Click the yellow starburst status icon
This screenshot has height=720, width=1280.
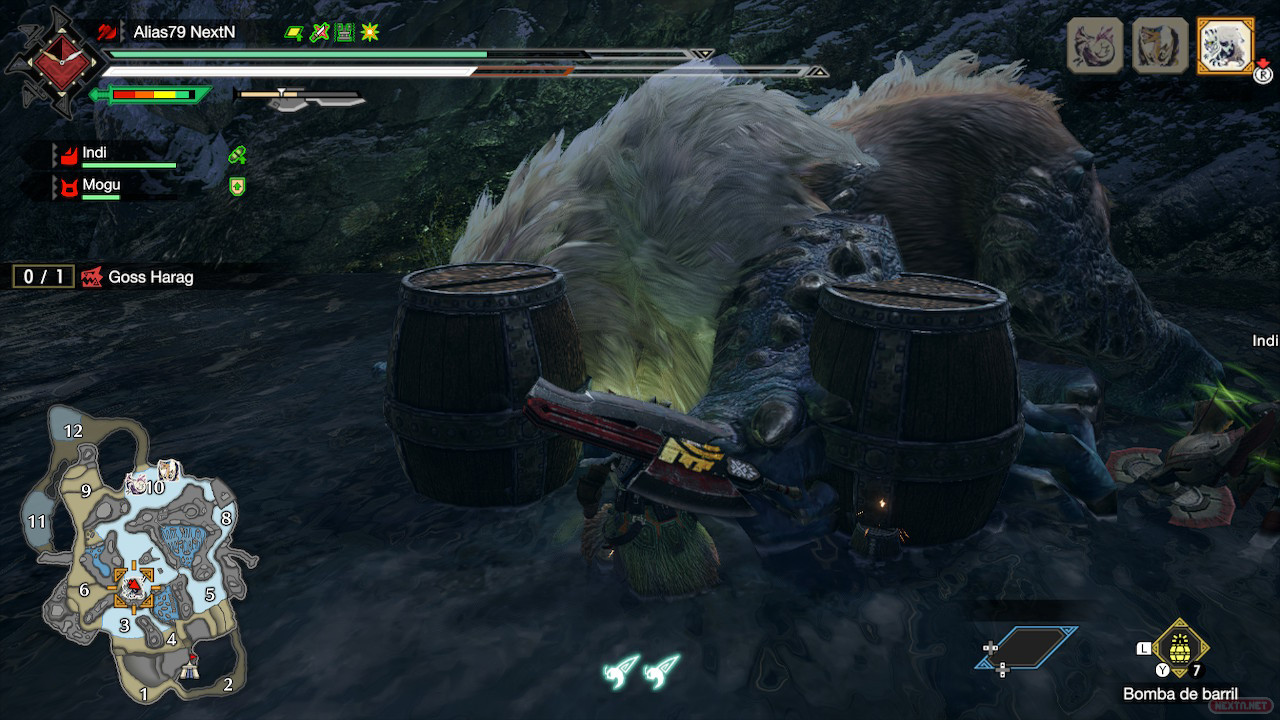tap(370, 33)
